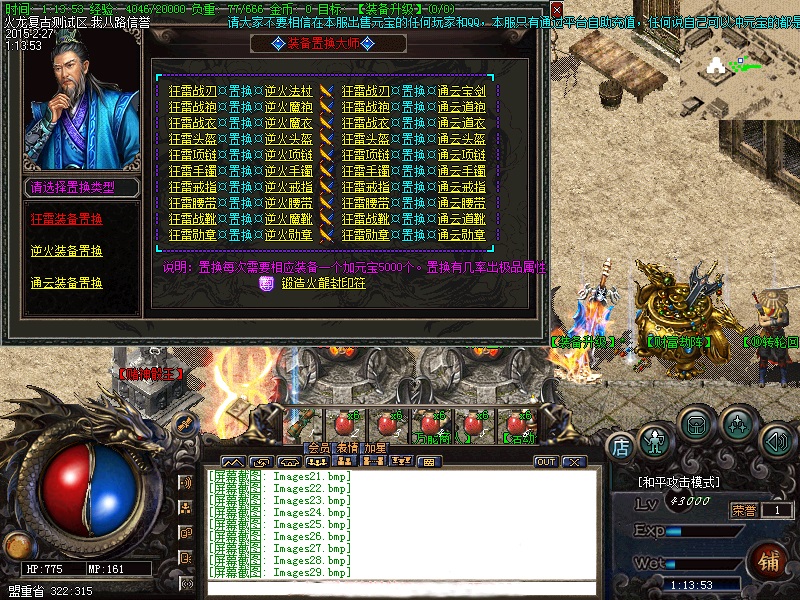Choose the 通云项链 exchange link
This screenshot has width=800, height=600.
(461, 155)
